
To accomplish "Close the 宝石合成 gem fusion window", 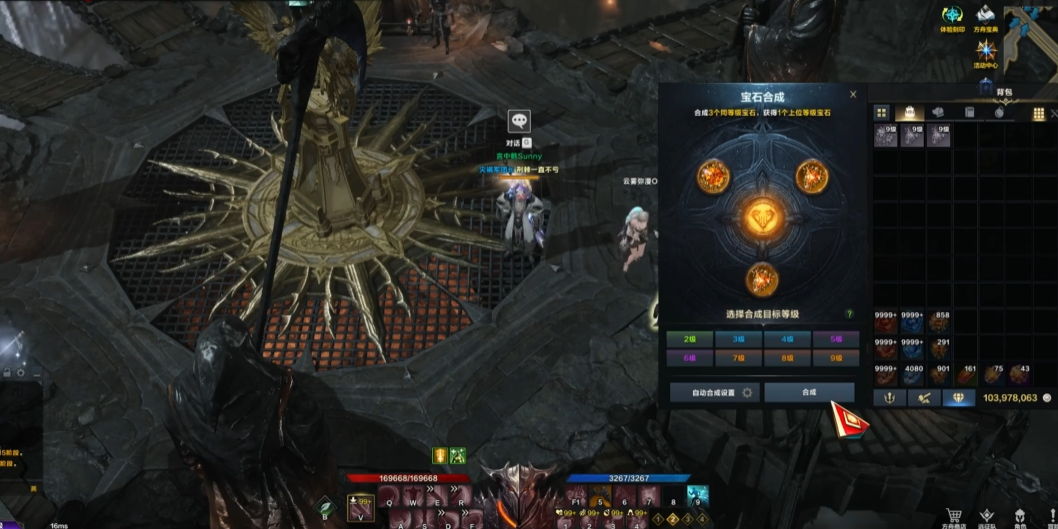I will coord(853,95).
